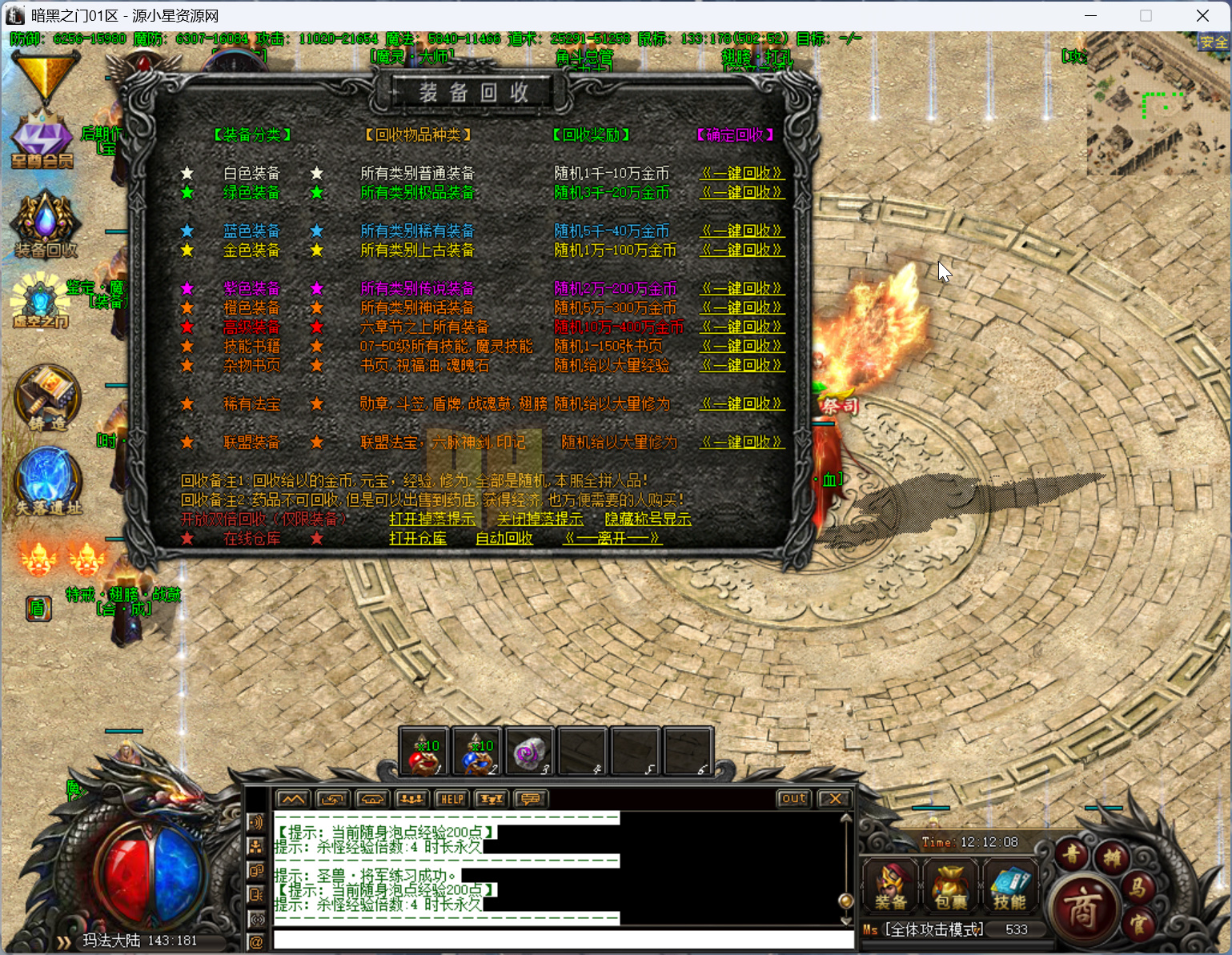Viewport: 1232px width, 955px height.
Task: Close the game window
Action: [1202, 16]
